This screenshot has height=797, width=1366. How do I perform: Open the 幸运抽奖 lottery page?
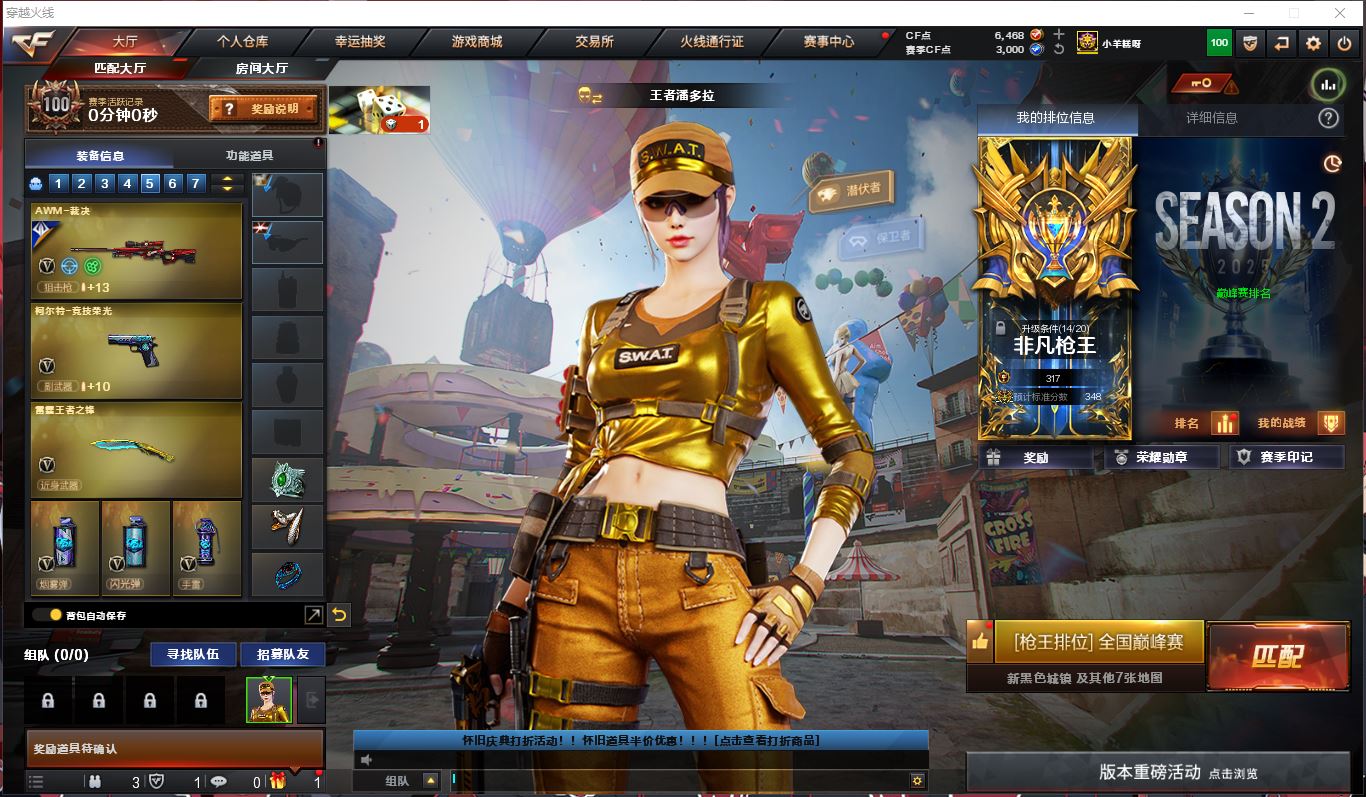pyautogui.click(x=360, y=42)
